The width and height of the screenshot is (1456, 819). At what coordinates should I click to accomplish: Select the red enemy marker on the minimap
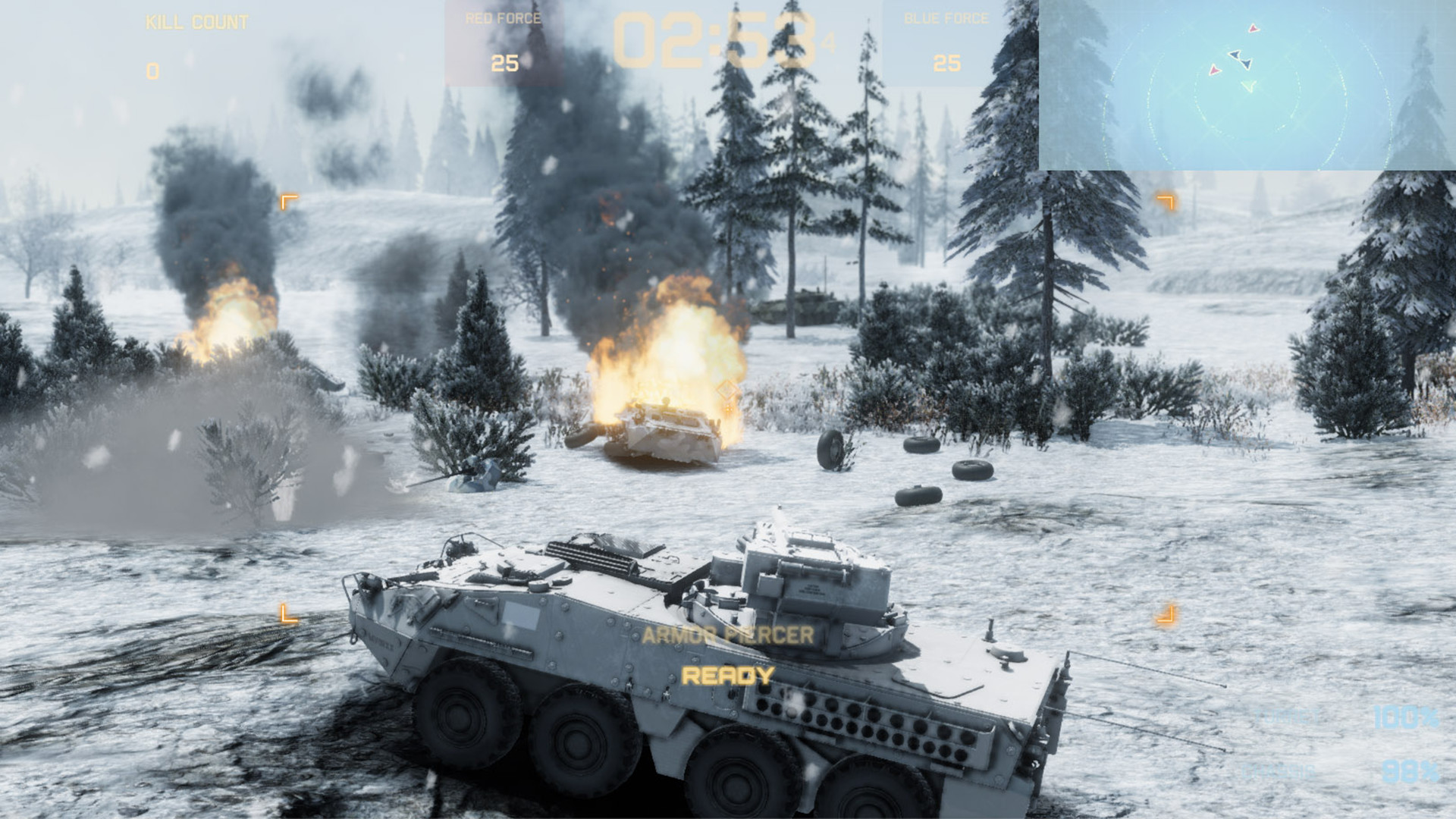pos(1253,28)
